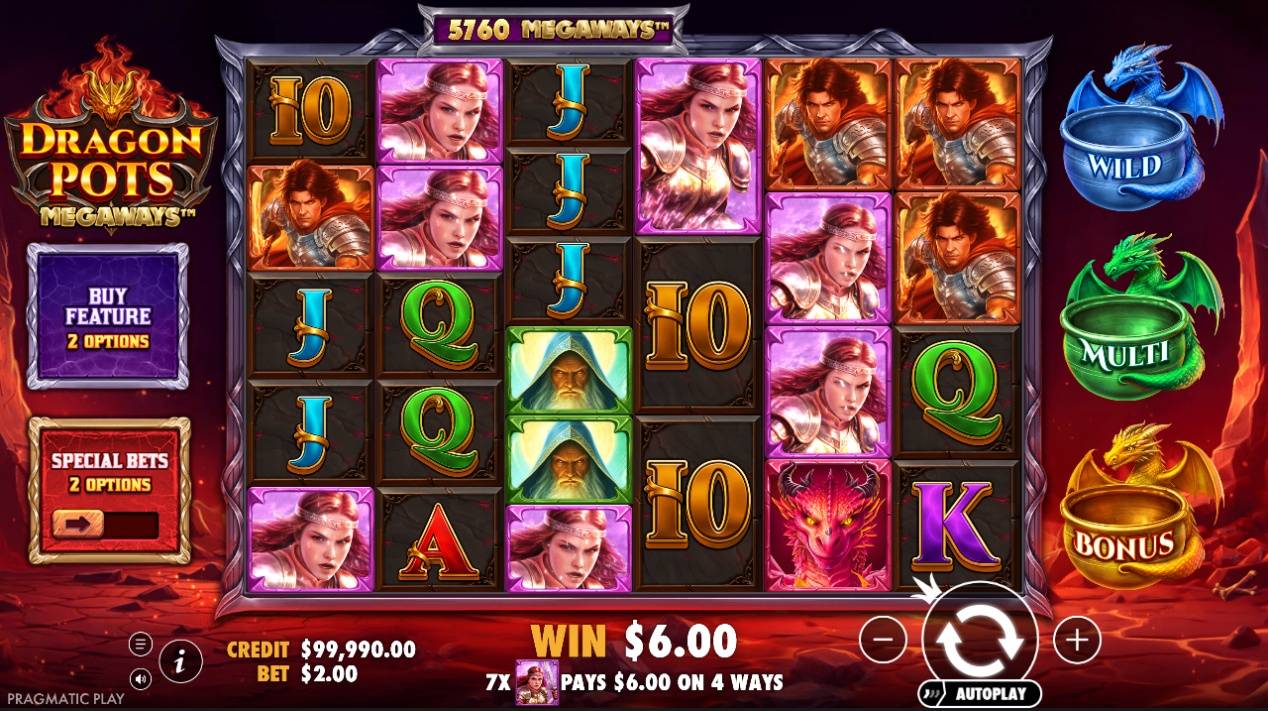Decrease the bet with the minus button
The image size is (1268, 711).
[x=883, y=639]
